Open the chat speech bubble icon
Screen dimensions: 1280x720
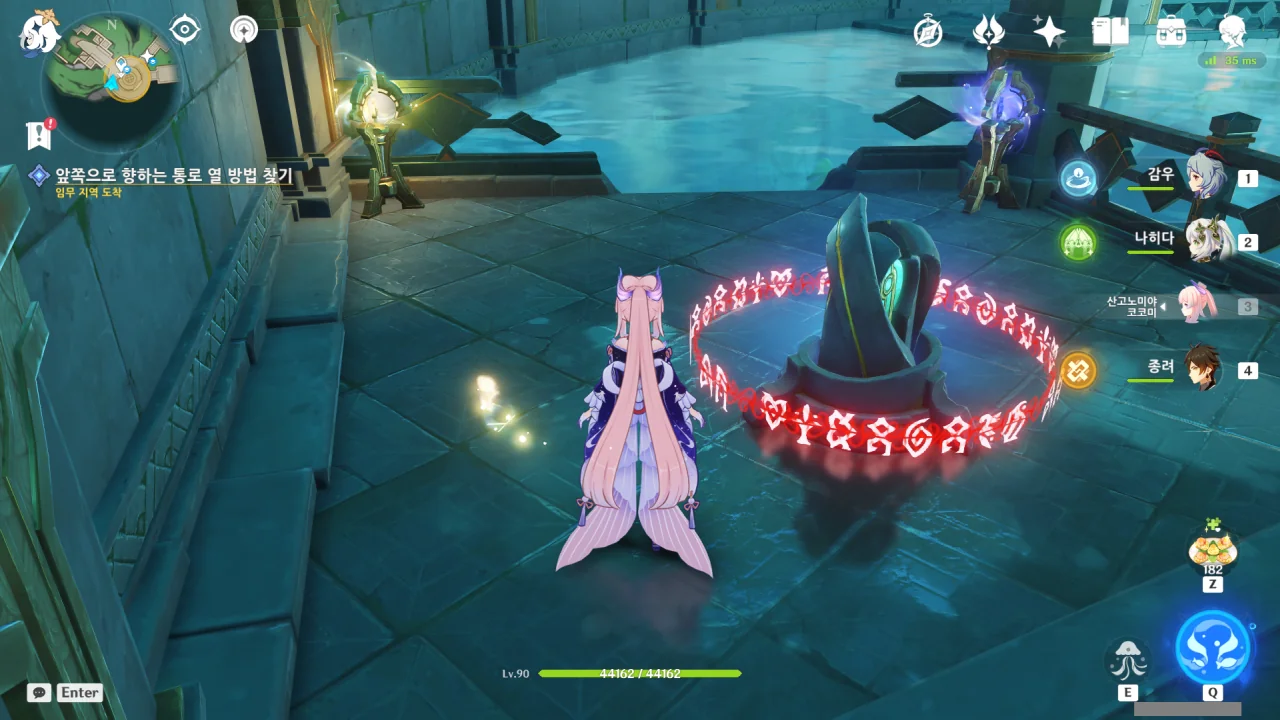coord(39,692)
